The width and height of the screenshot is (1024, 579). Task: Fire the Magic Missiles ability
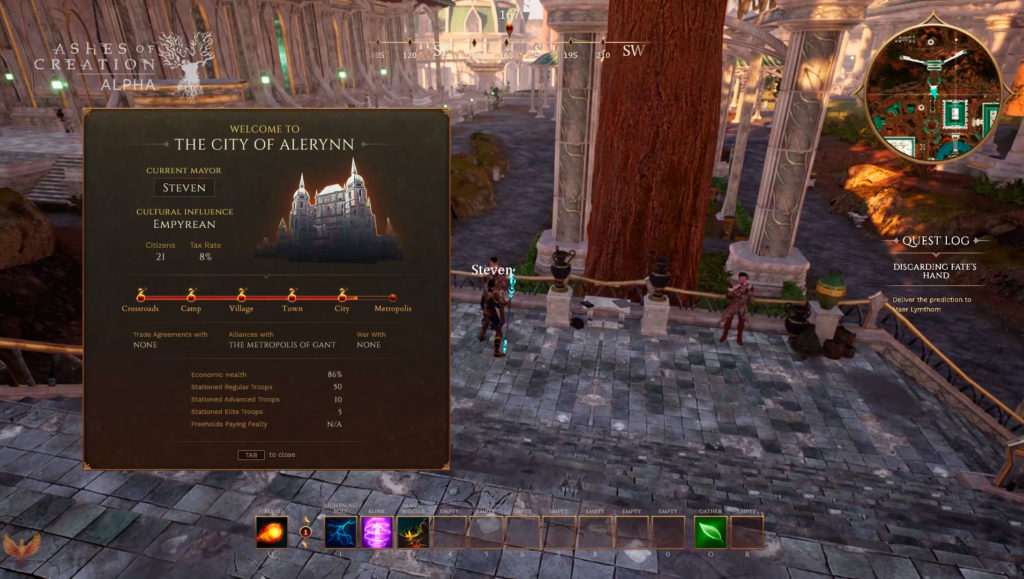point(413,532)
